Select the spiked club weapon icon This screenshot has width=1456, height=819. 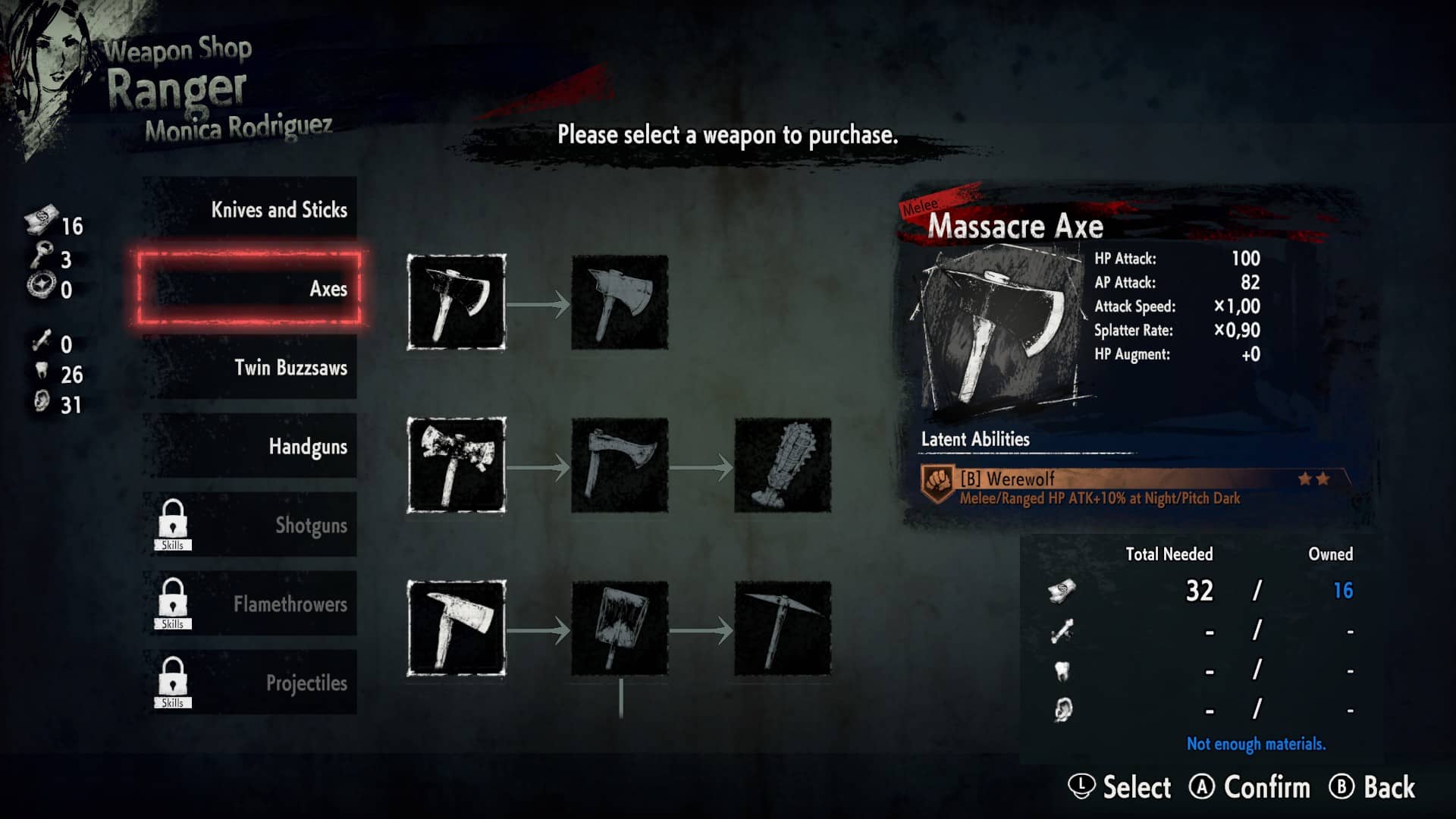coord(783,465)
